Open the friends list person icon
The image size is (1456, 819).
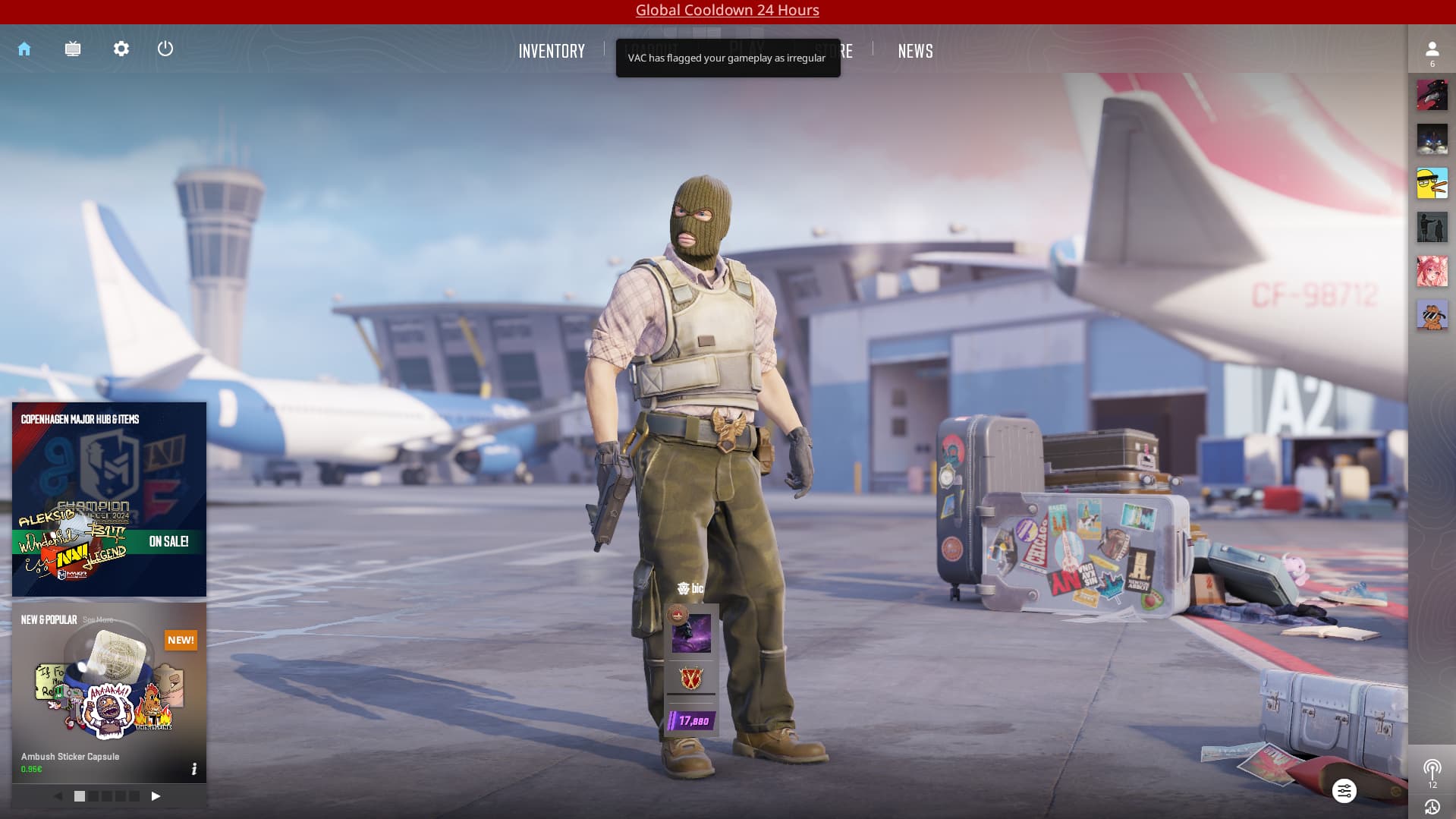coord(1432,49)
